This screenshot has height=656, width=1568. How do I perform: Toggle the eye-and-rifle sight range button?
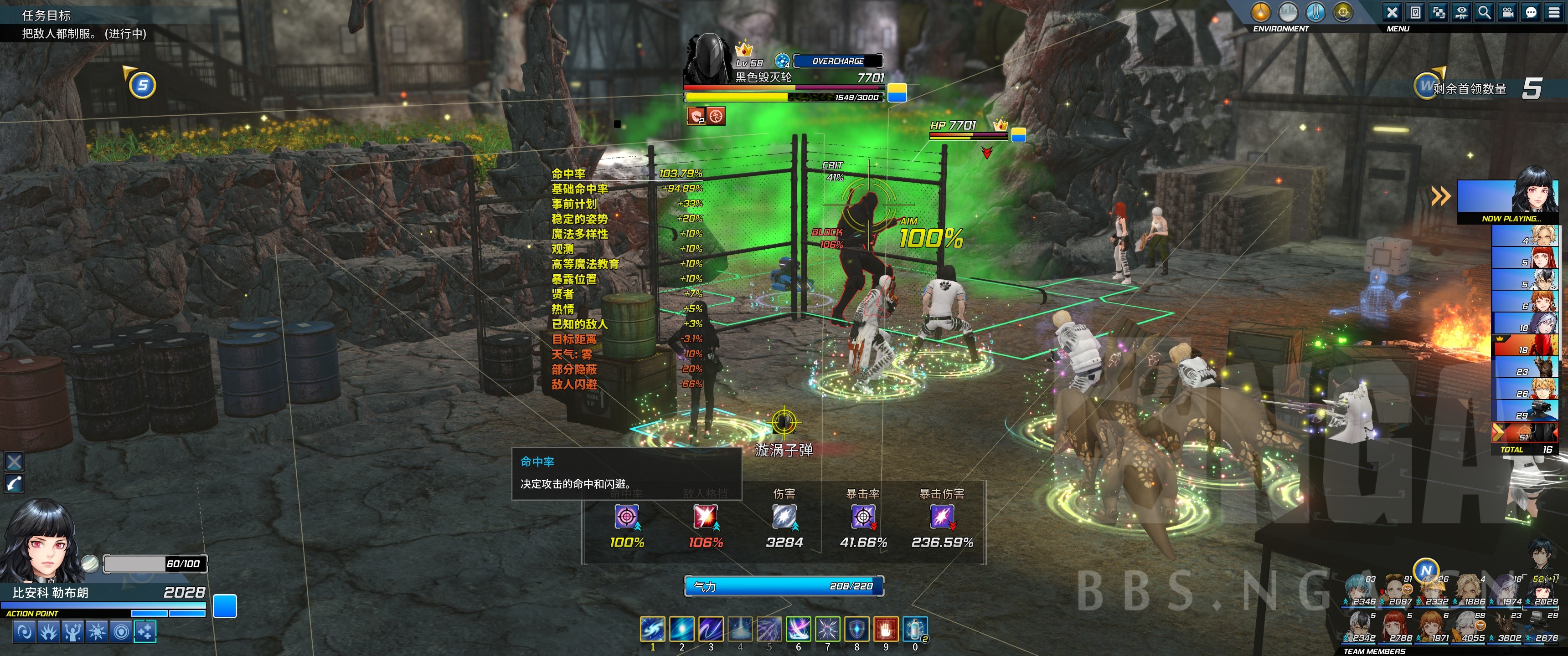pos(1461,12)
